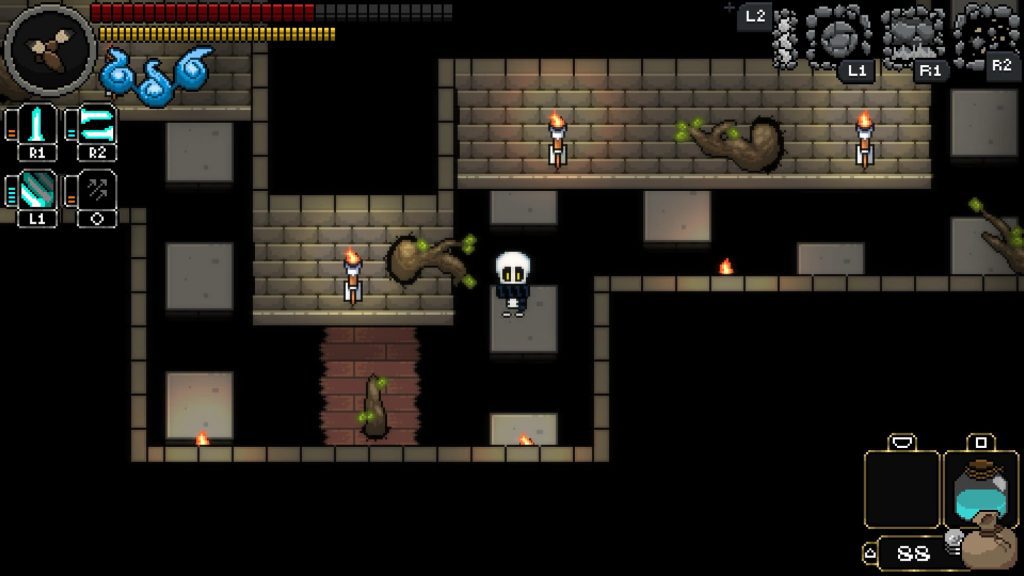Use the cyan diagonal slash ability
The width and height of the screenshot is (1024, 576).
click(x=37, y=189)
